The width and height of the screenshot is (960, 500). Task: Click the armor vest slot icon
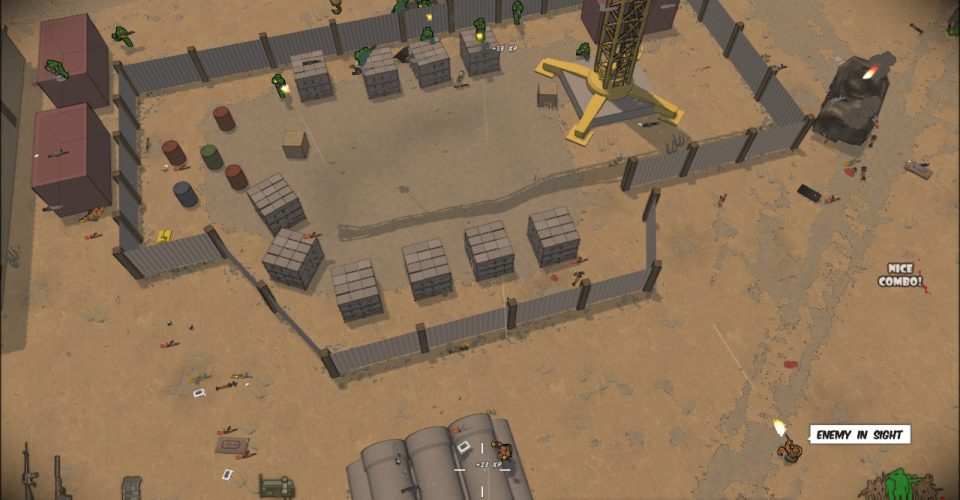tap(132, 488)
